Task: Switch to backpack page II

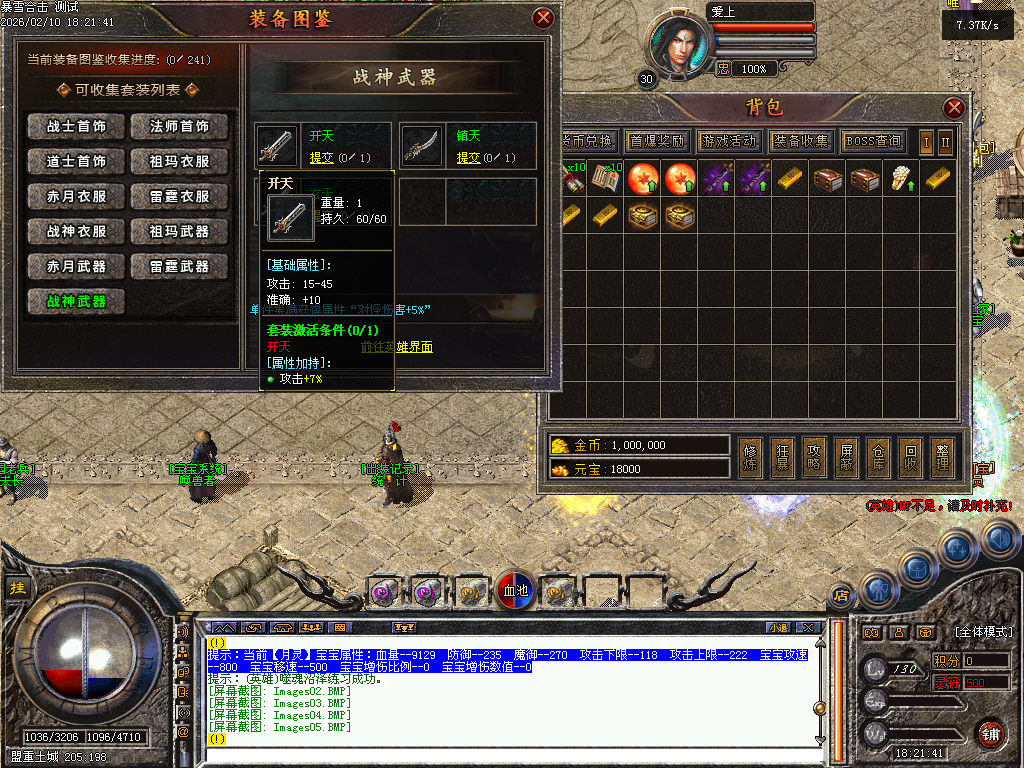Action: pyautogui.click(x=945, y=142)
